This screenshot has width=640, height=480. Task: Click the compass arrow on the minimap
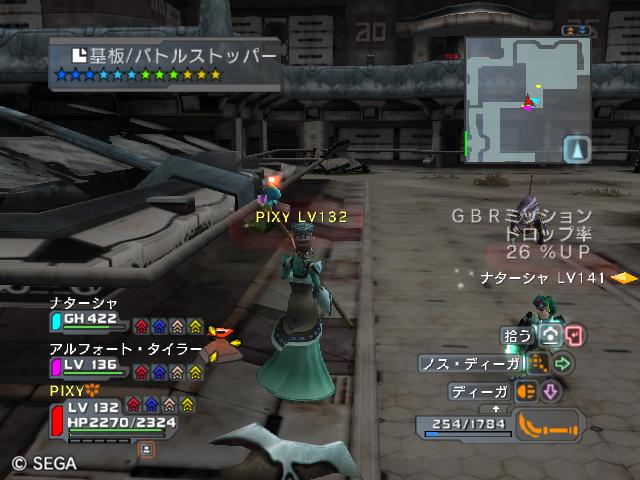tap(579, 149)
